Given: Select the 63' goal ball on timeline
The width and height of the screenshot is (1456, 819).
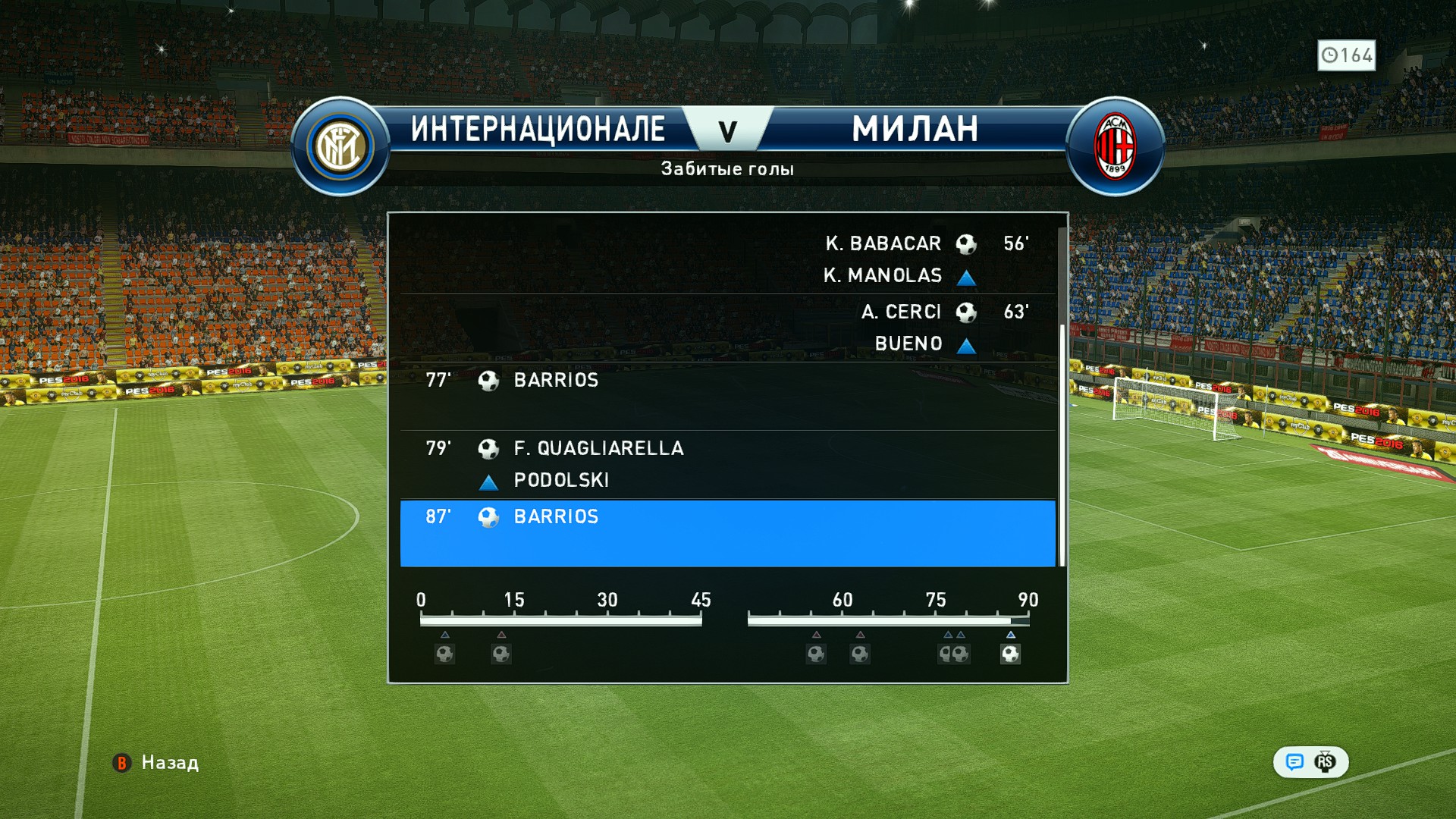Looking at the screenshot, I should (860, 654).
